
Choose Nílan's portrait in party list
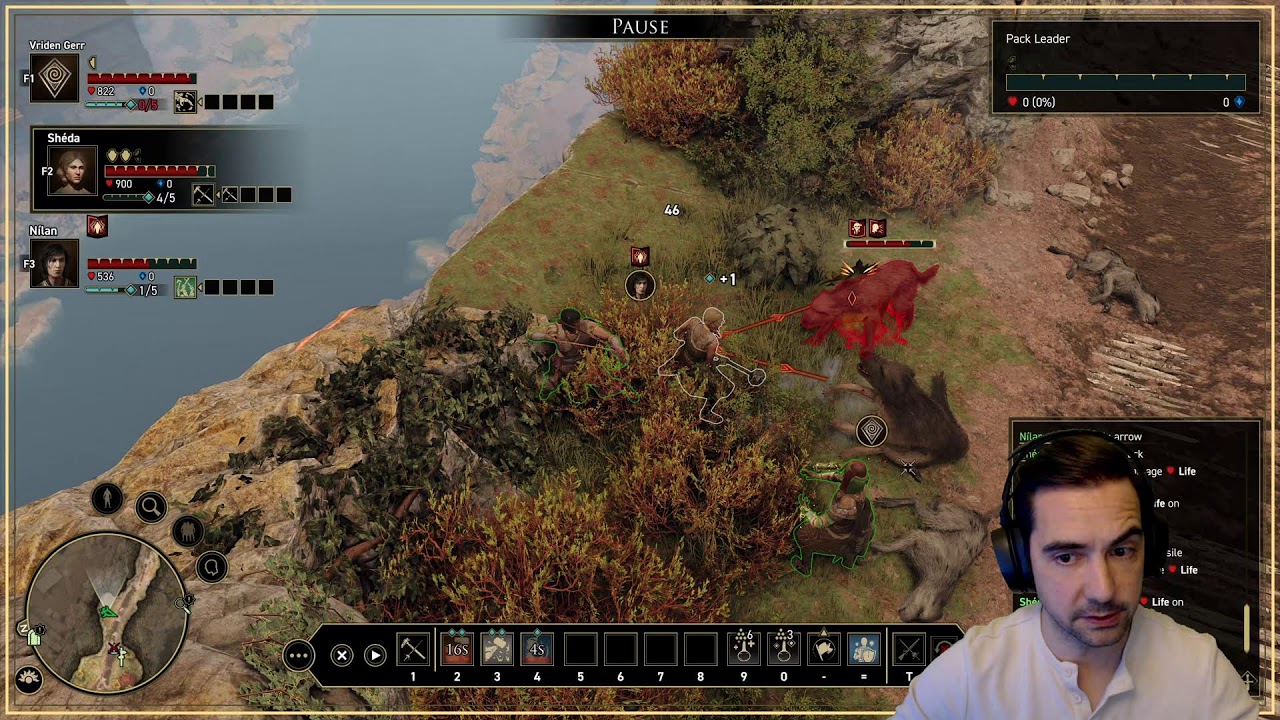coord(54,264)
